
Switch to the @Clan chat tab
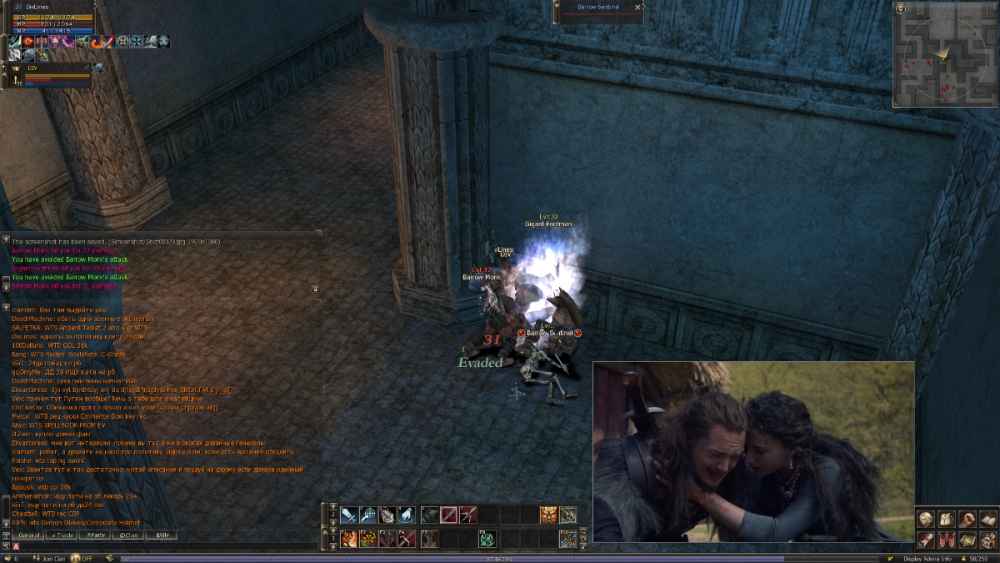point(129,535)
